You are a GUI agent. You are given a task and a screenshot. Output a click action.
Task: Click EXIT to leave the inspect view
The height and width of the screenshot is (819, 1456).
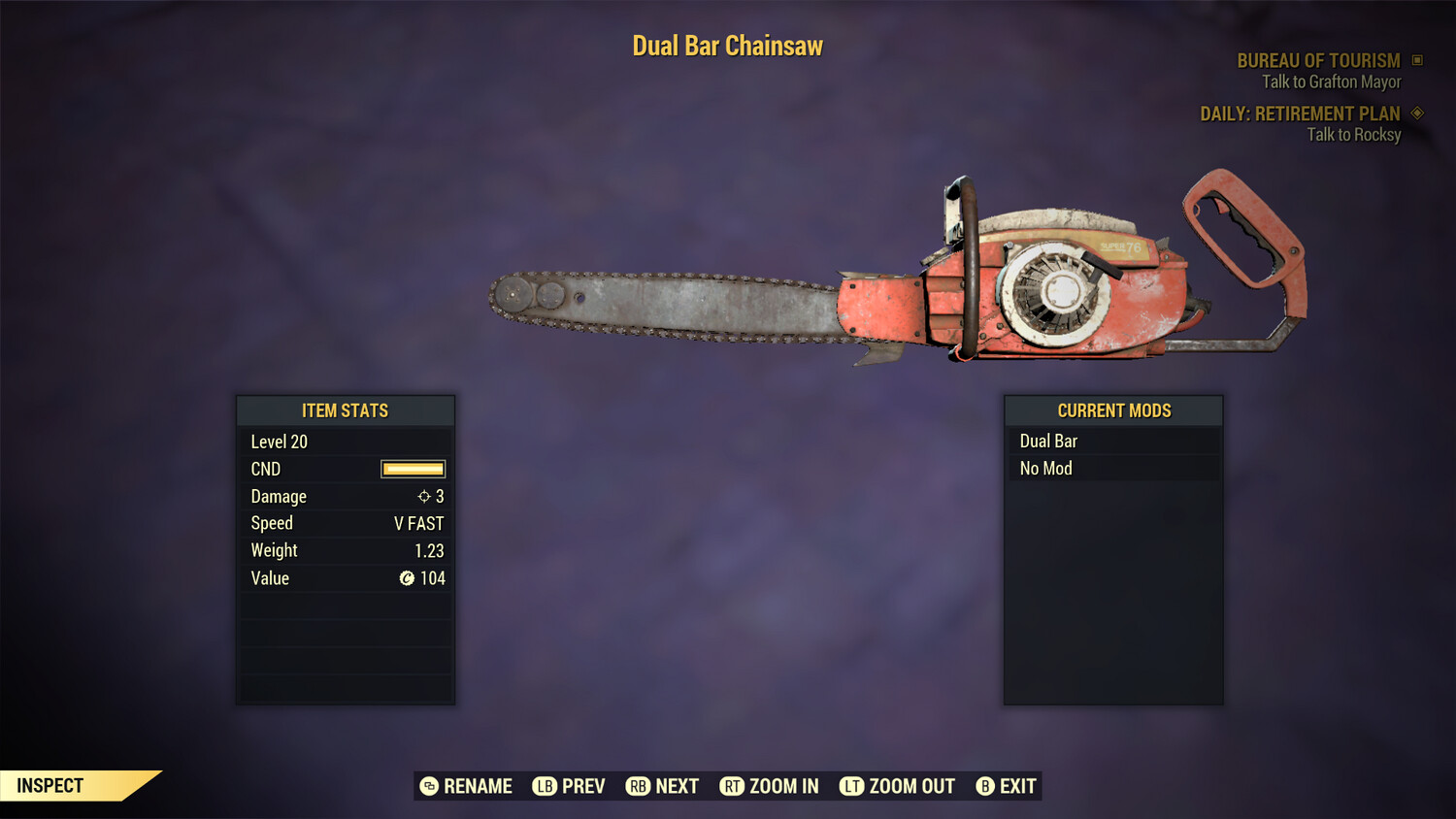(1015, 786)
